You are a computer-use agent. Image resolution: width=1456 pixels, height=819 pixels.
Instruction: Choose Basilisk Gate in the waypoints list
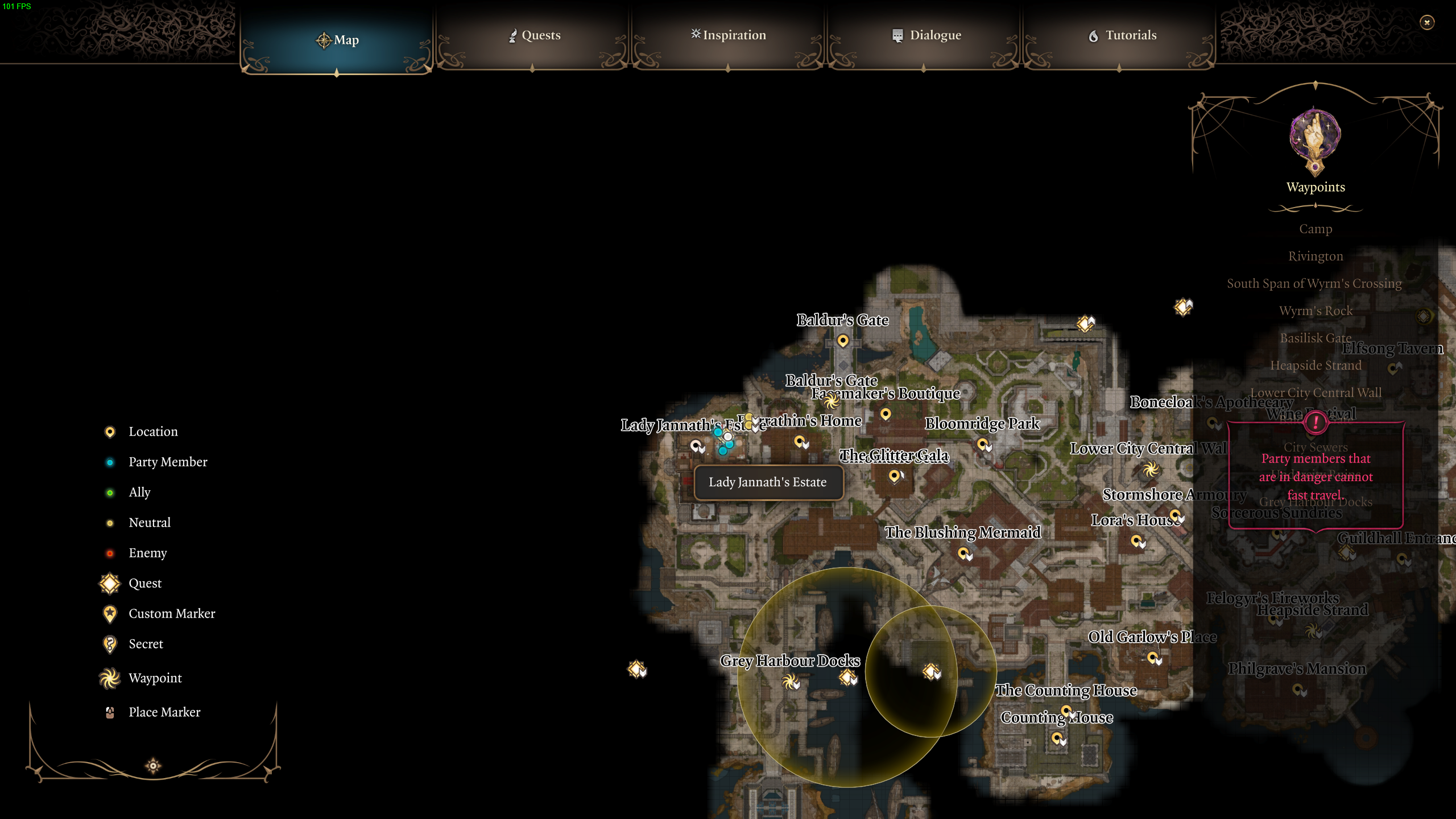[1316, 338]
